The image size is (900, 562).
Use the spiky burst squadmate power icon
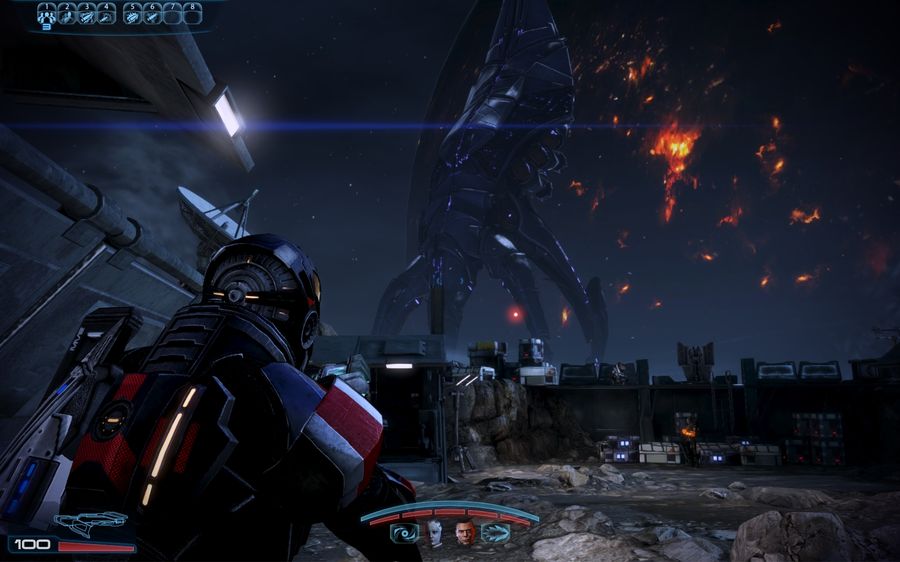point(494,532)
